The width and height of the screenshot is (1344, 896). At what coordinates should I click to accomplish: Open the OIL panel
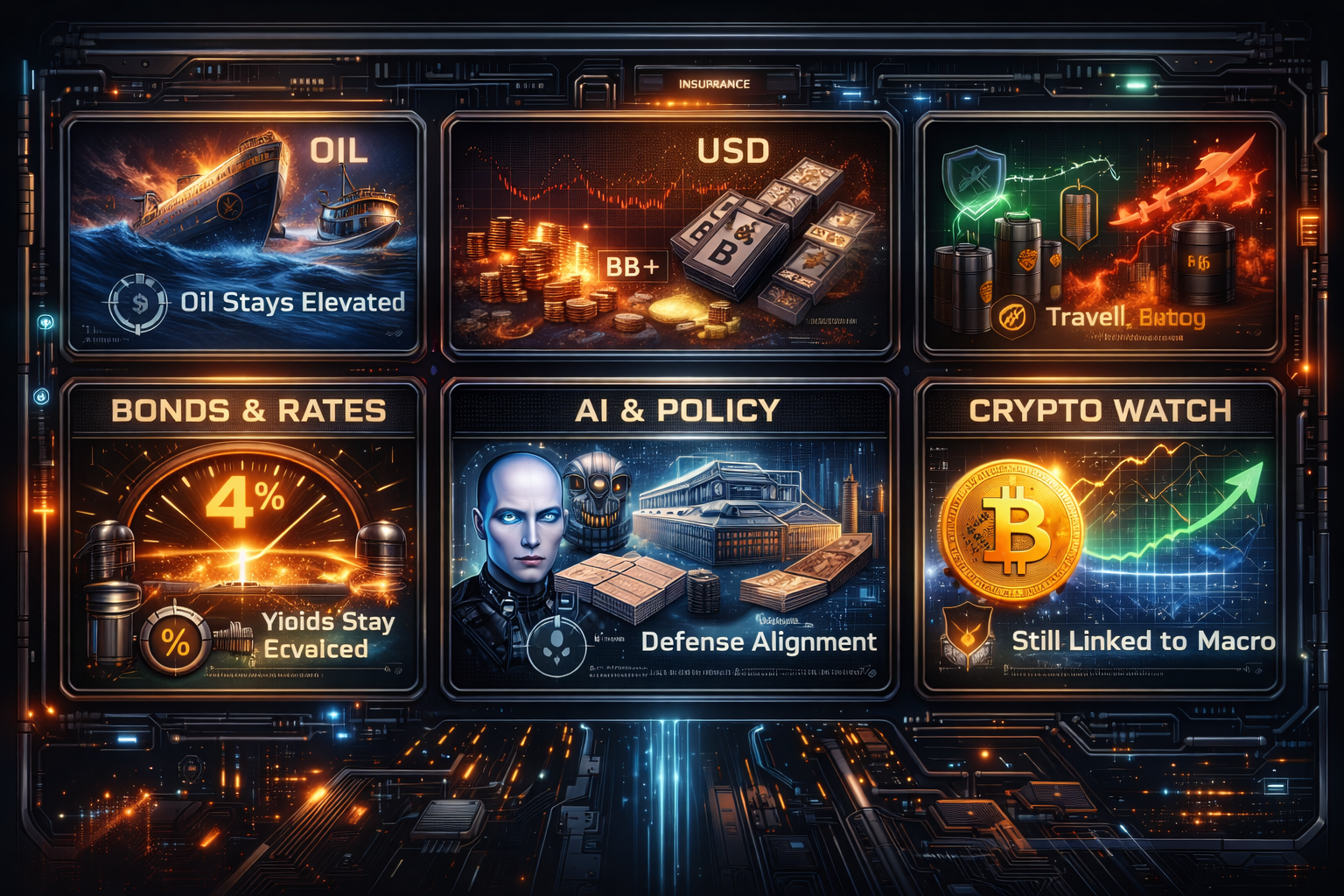coord(242,234)
